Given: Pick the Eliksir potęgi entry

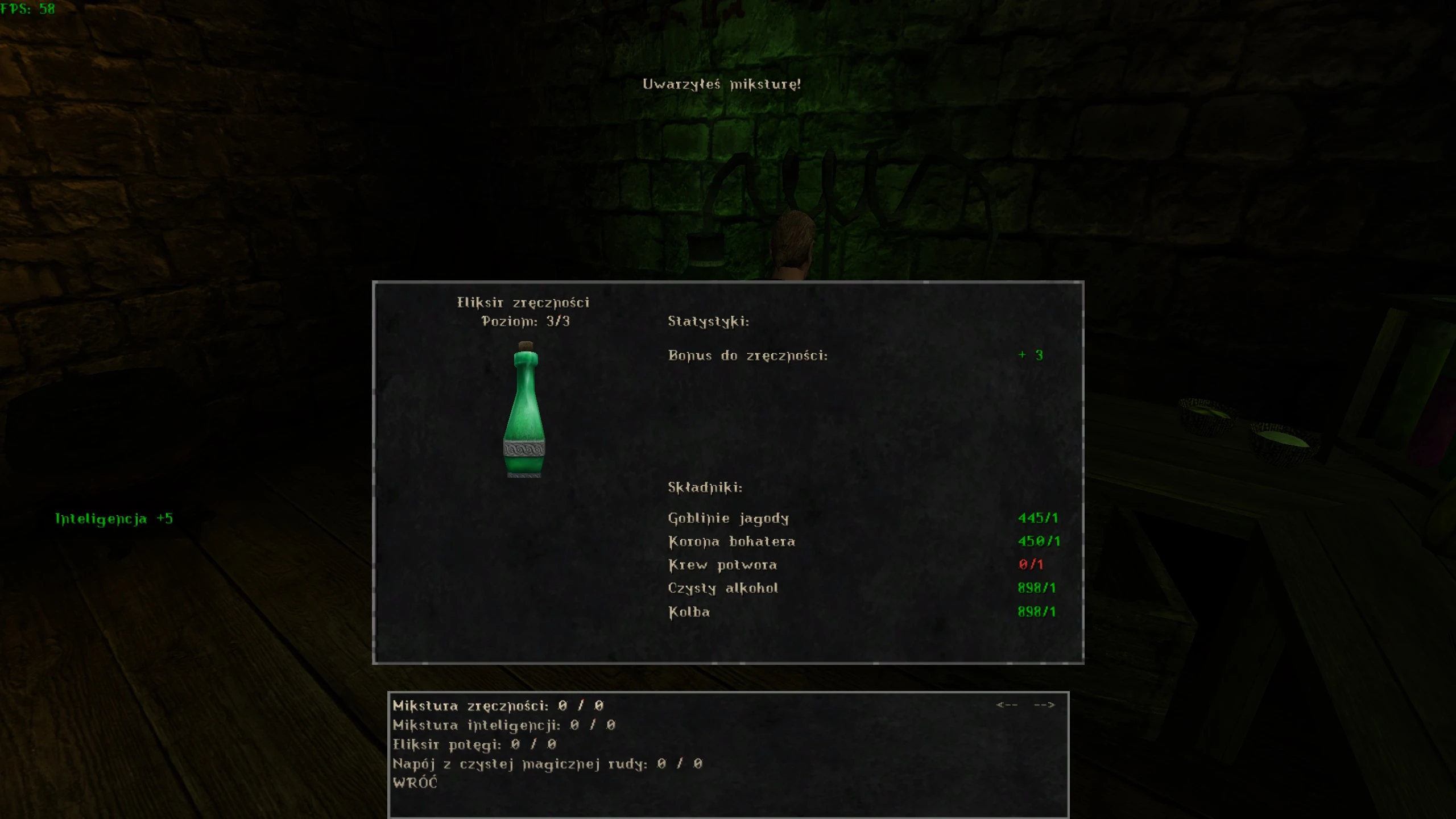Looking at the screenshot, I should [x=474, y=744].
